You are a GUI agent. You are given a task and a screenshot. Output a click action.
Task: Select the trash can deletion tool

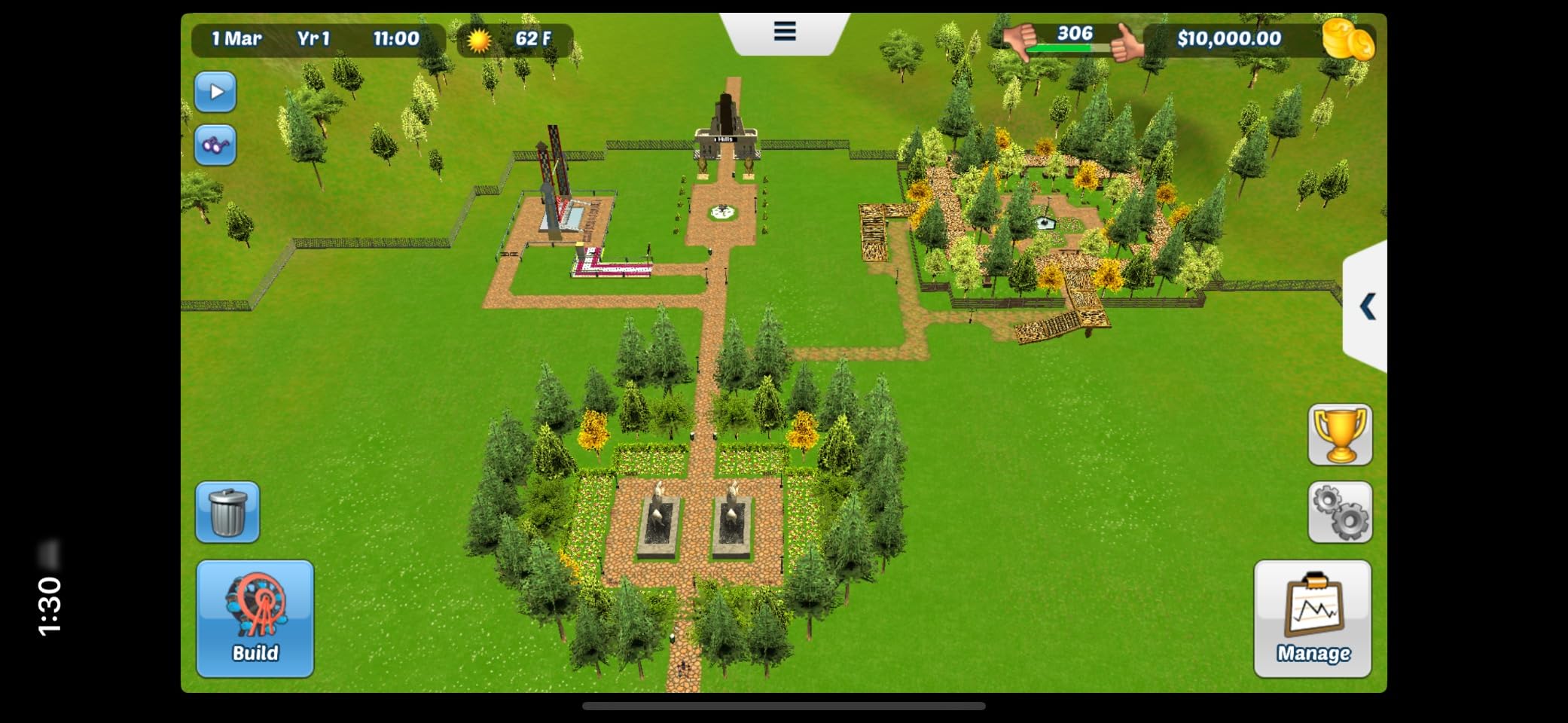[x=226, y=512]
